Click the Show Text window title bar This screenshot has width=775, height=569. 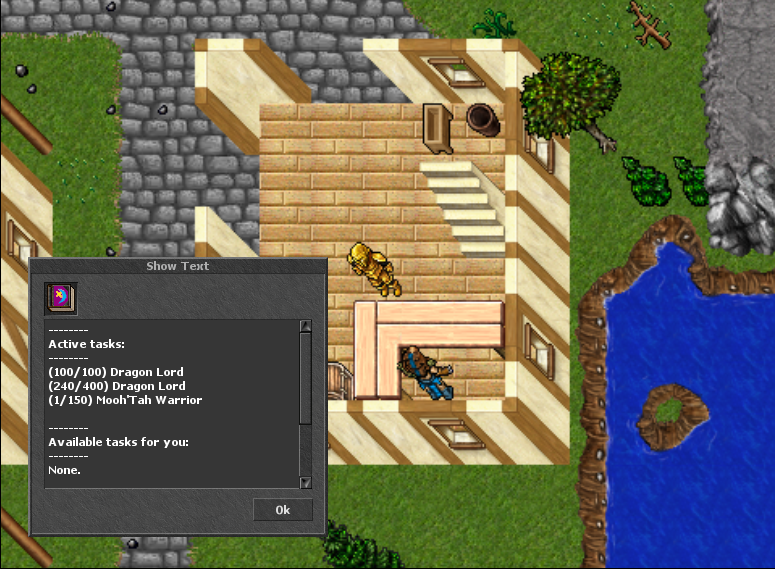(x=177, y=266)
